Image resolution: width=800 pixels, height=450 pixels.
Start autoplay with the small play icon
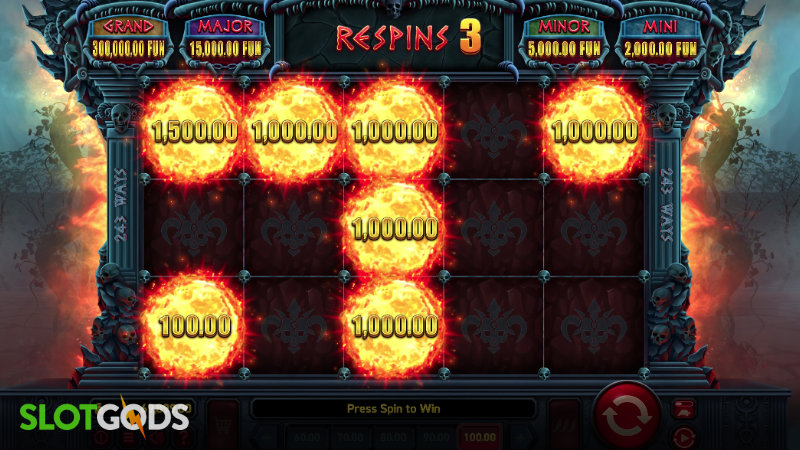[684, 437]
